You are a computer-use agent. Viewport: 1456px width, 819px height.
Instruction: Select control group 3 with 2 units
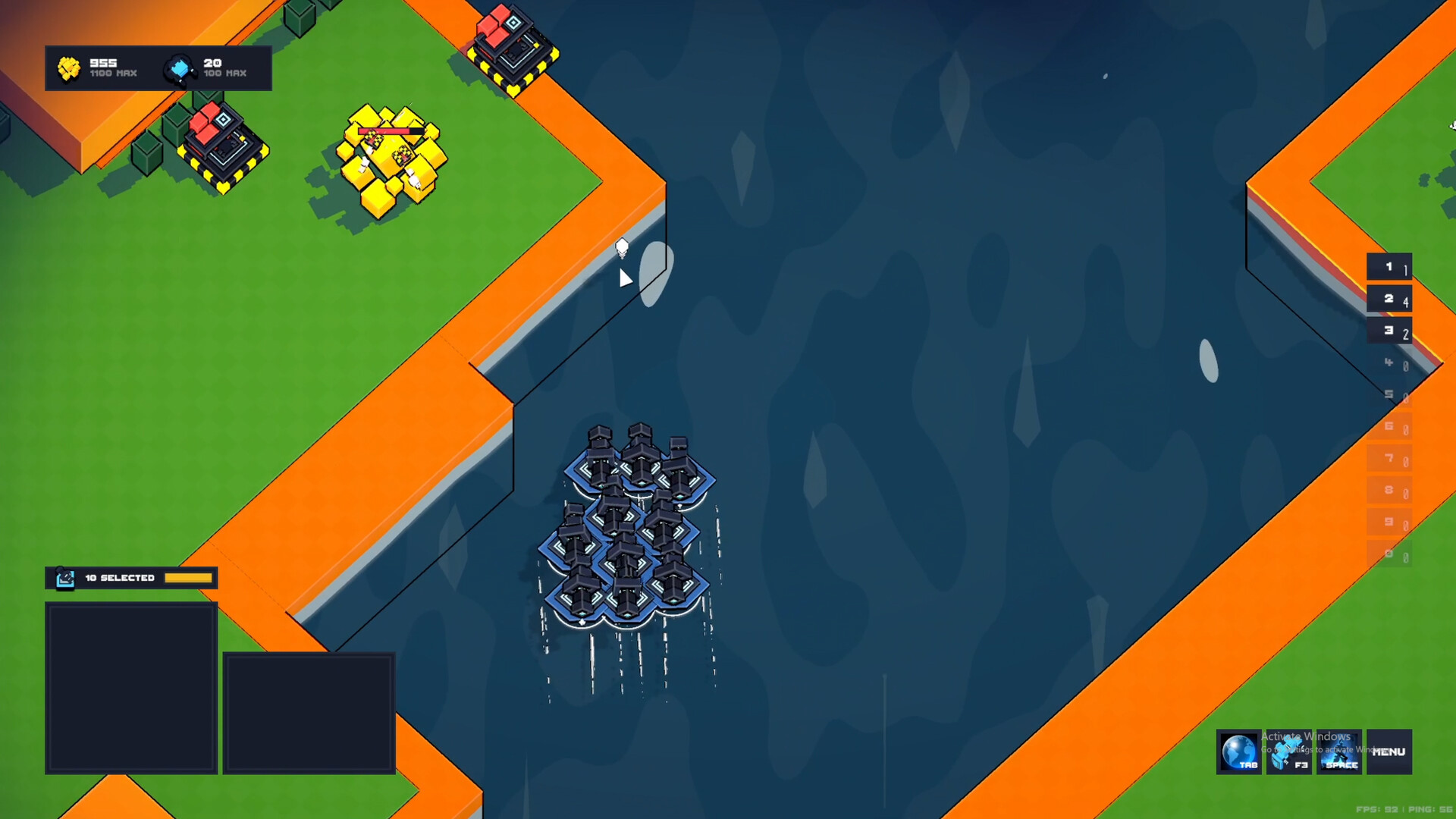[x=1389, y=331]
